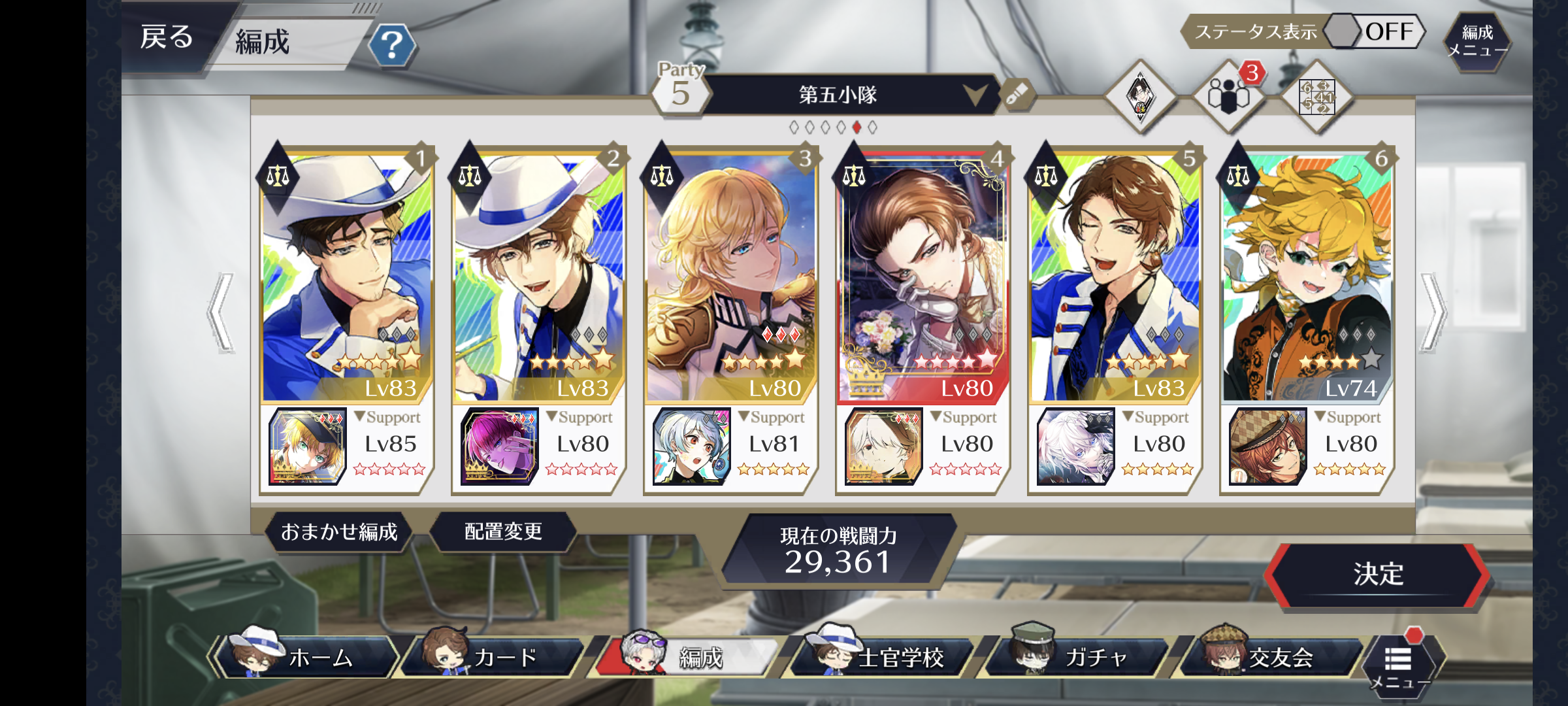Go to the ホーム screen
Screen dimensions: 1568x706
click(307, 656)
